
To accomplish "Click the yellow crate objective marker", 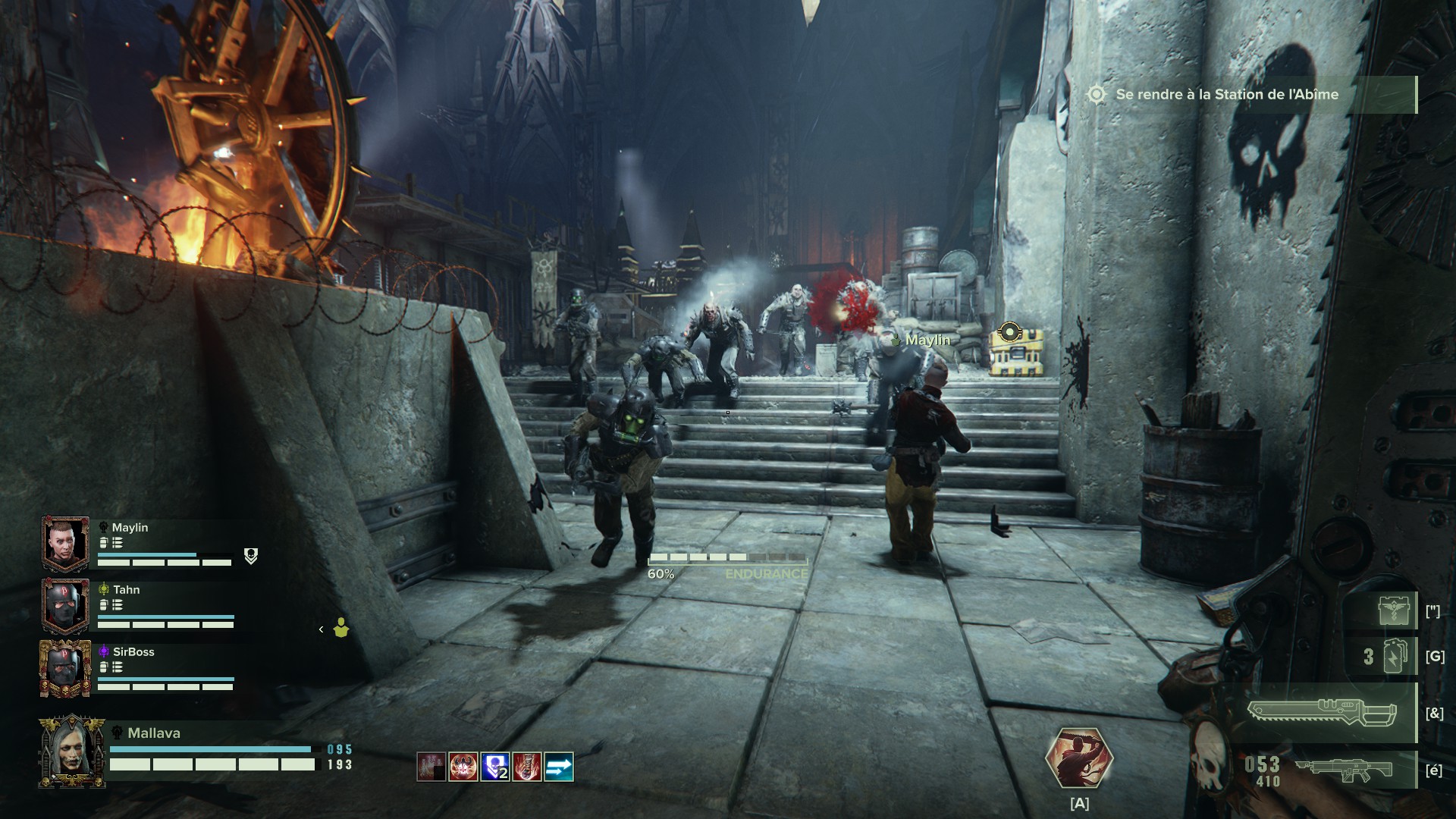I will [1009, 332].
